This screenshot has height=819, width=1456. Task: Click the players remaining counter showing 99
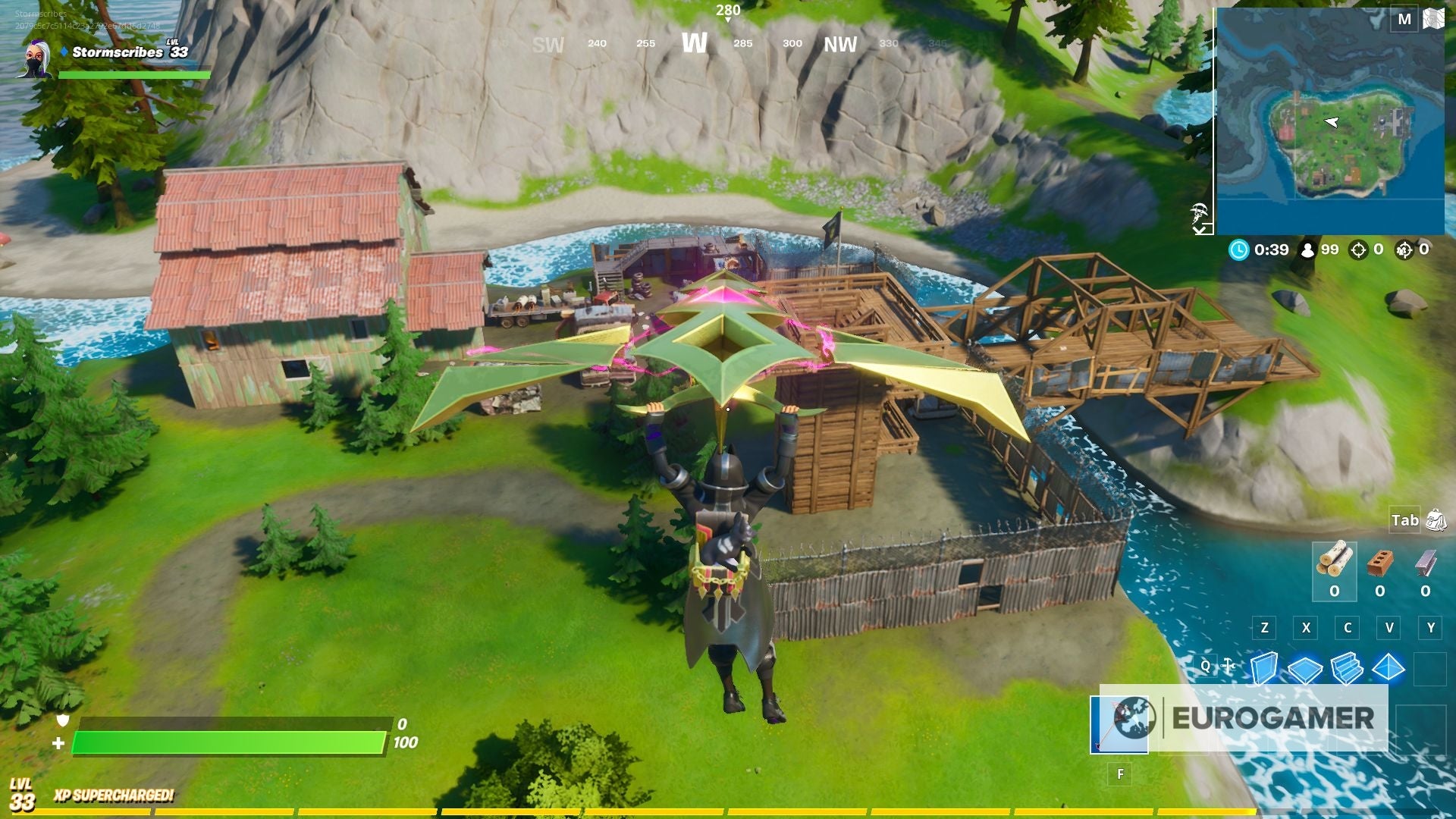pyautogui.click(x=1329, y=250)
